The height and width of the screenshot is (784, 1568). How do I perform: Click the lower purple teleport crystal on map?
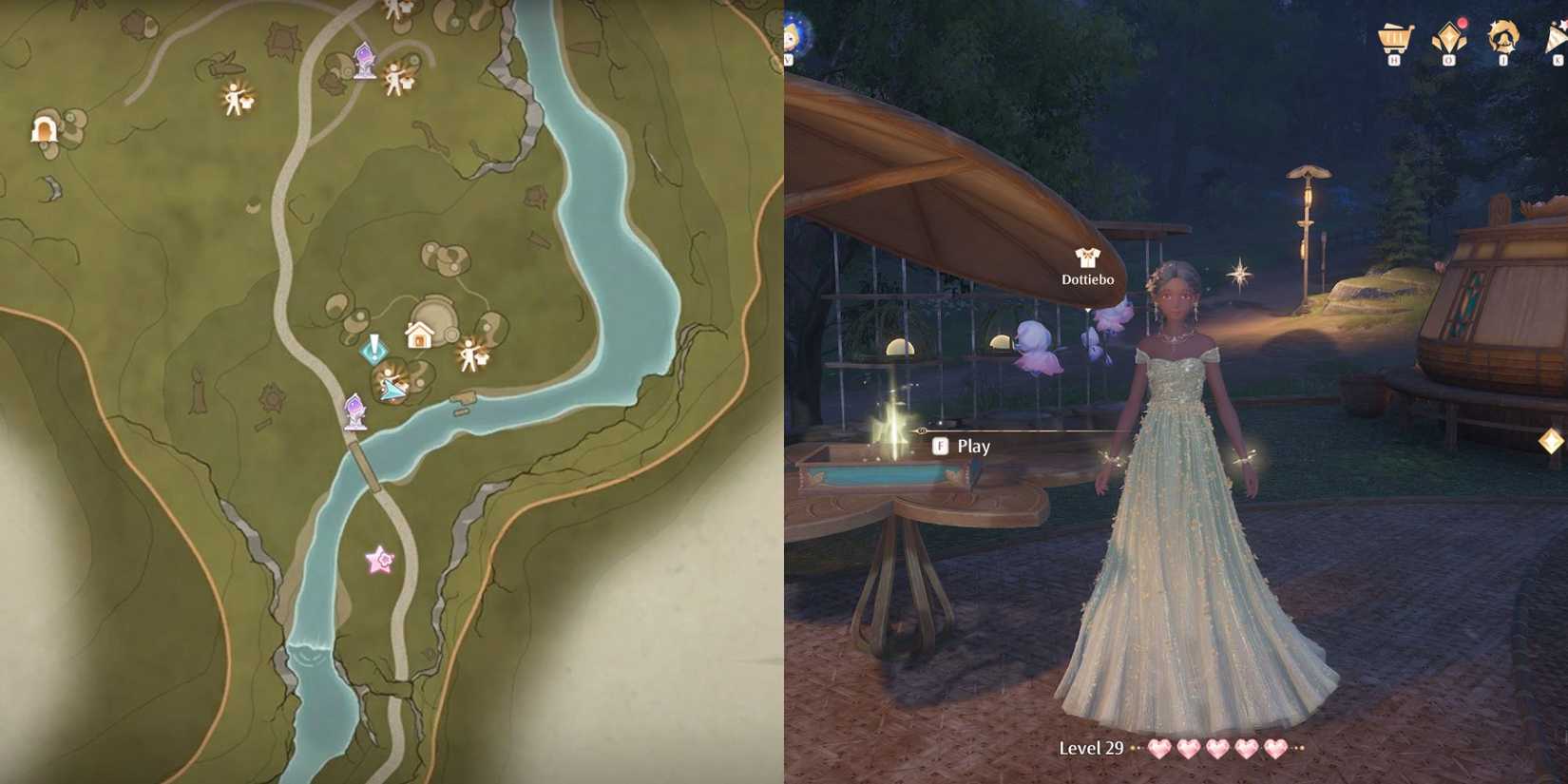pos(354,409)
